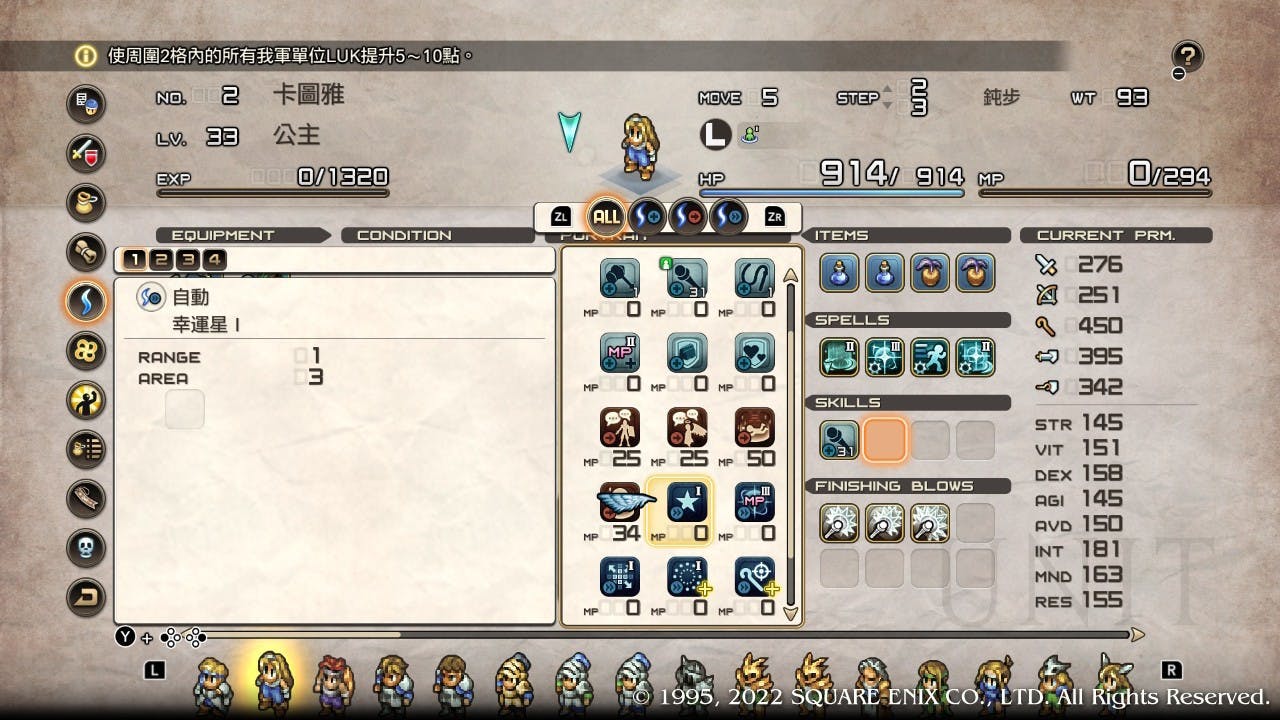Viewport: 1280px width, 720px height.
Task: Select the red-haired unit in roster
Action: pos(331,681)
